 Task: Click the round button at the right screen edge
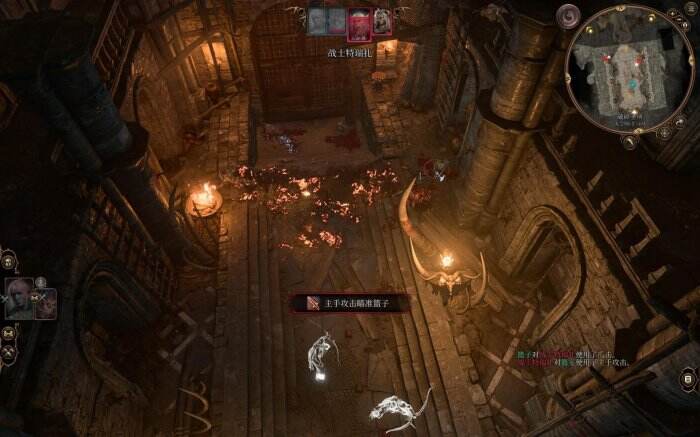click(688, 377)
